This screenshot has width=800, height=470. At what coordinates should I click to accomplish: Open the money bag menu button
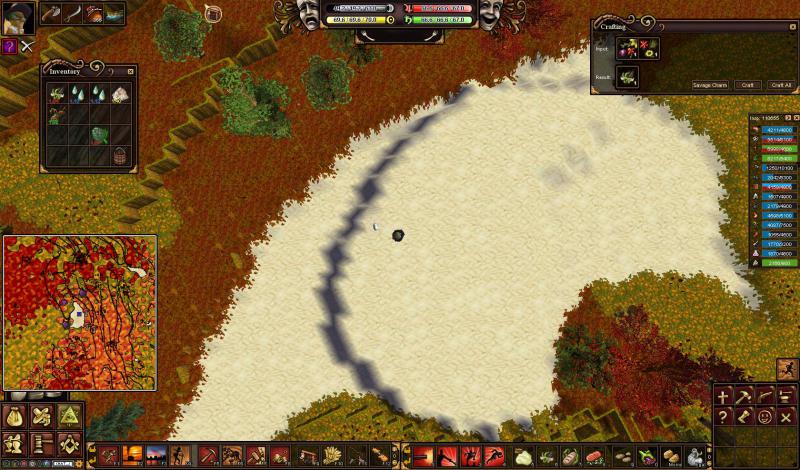[14, 418]
